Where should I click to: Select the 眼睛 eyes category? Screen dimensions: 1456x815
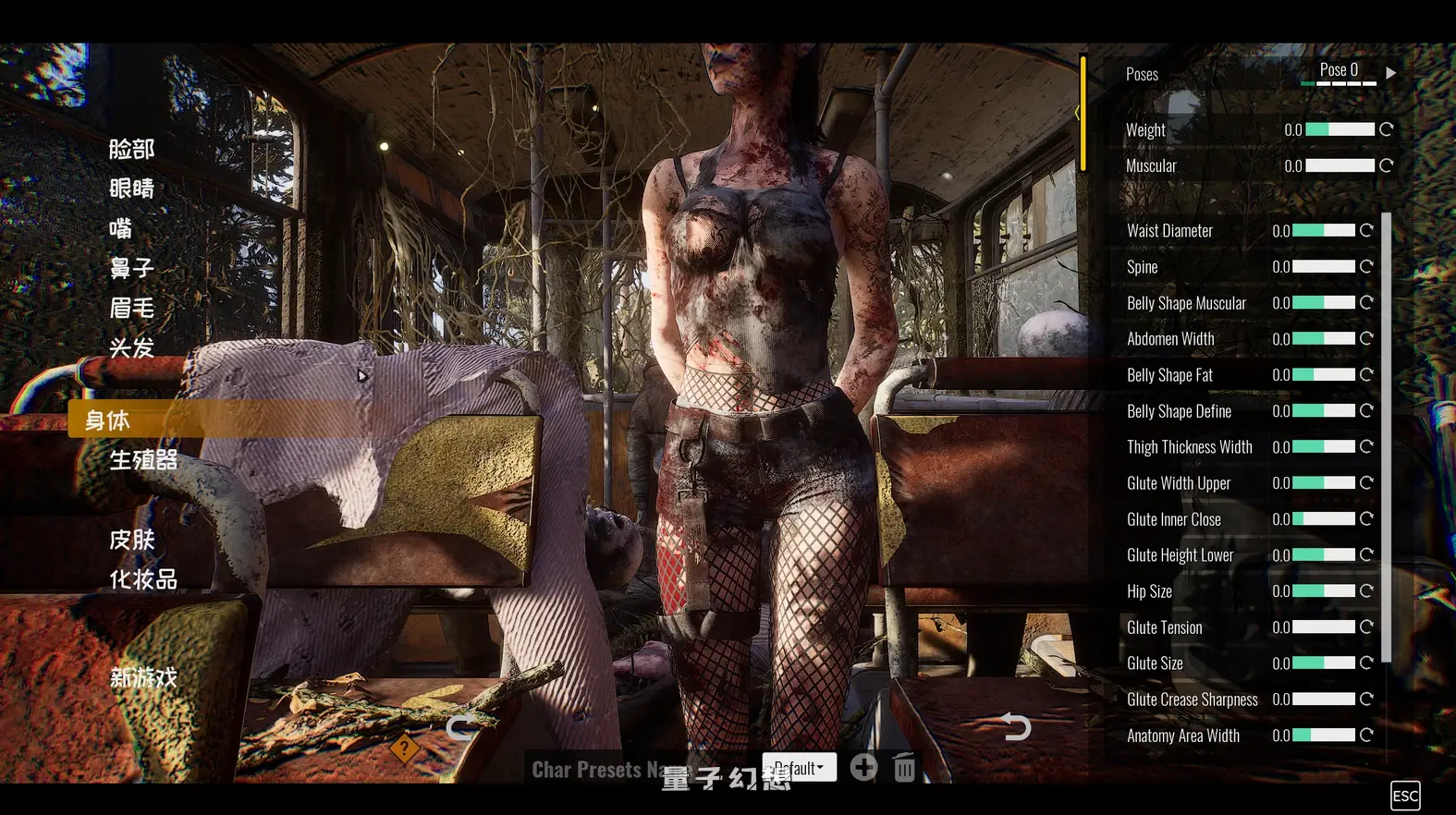pyautogui.click(x=131, y=189)
